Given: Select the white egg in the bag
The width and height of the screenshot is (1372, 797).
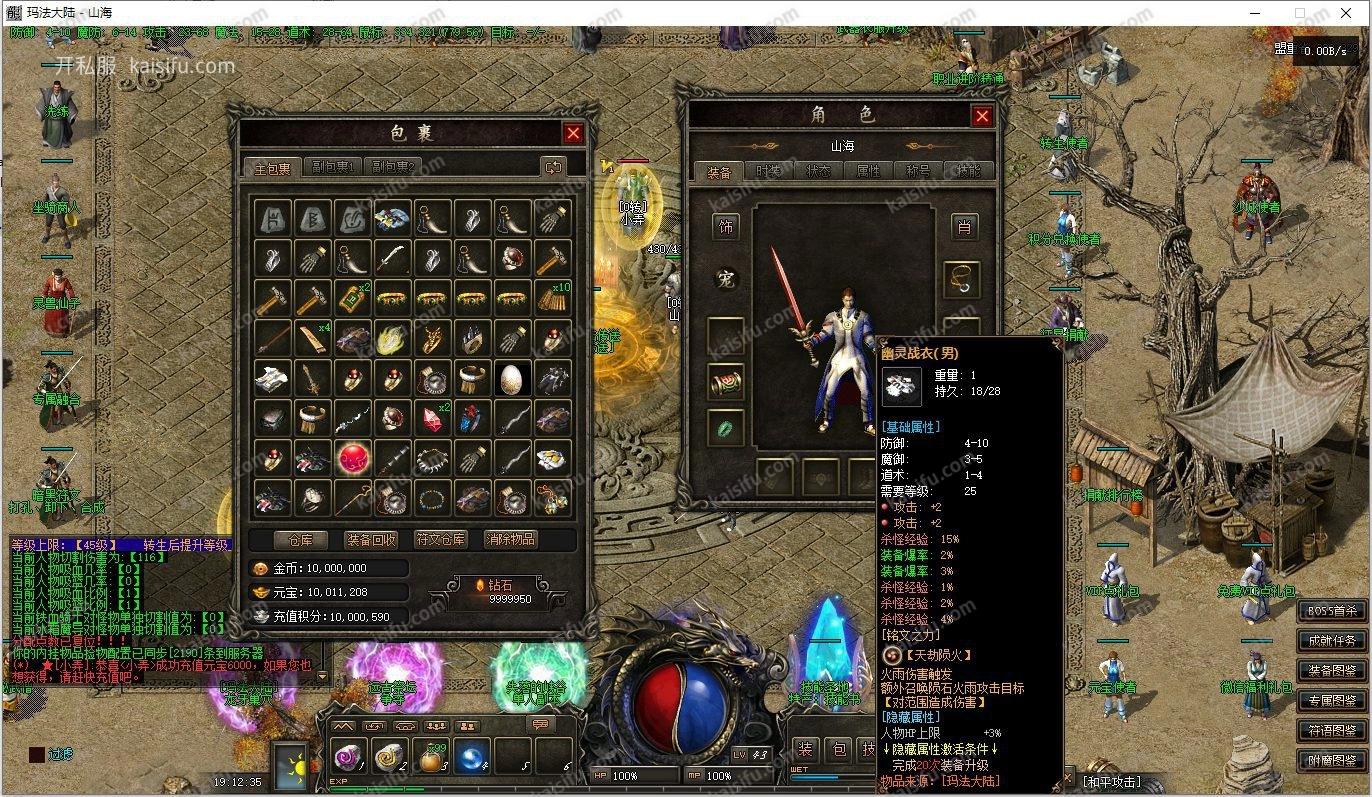Looking at the screenshot, I should pyautogui.click(x=512, y=378).
